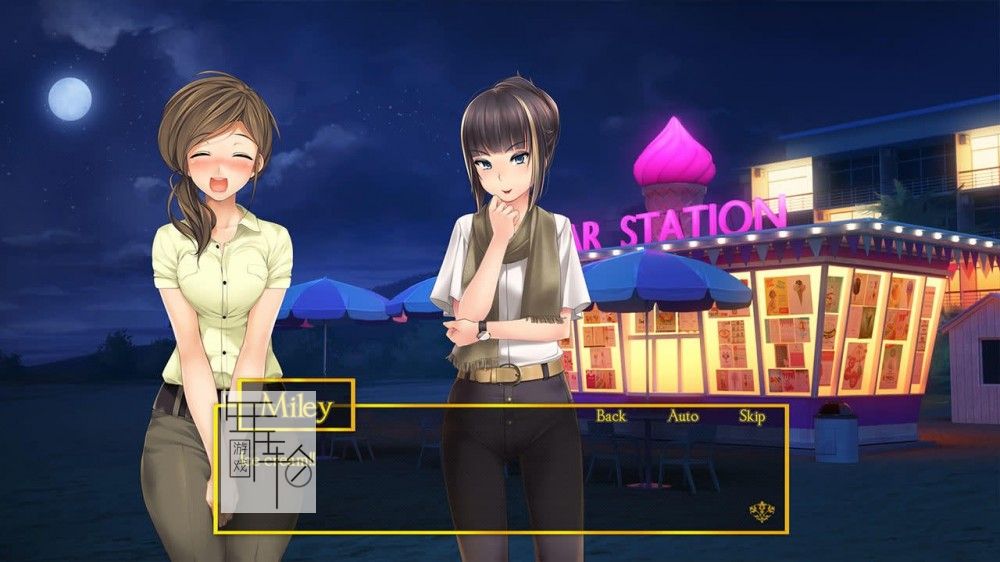Screen dimensions: 1000x562
Task: Skip the current dialogue
Action: tap(752, 416)
